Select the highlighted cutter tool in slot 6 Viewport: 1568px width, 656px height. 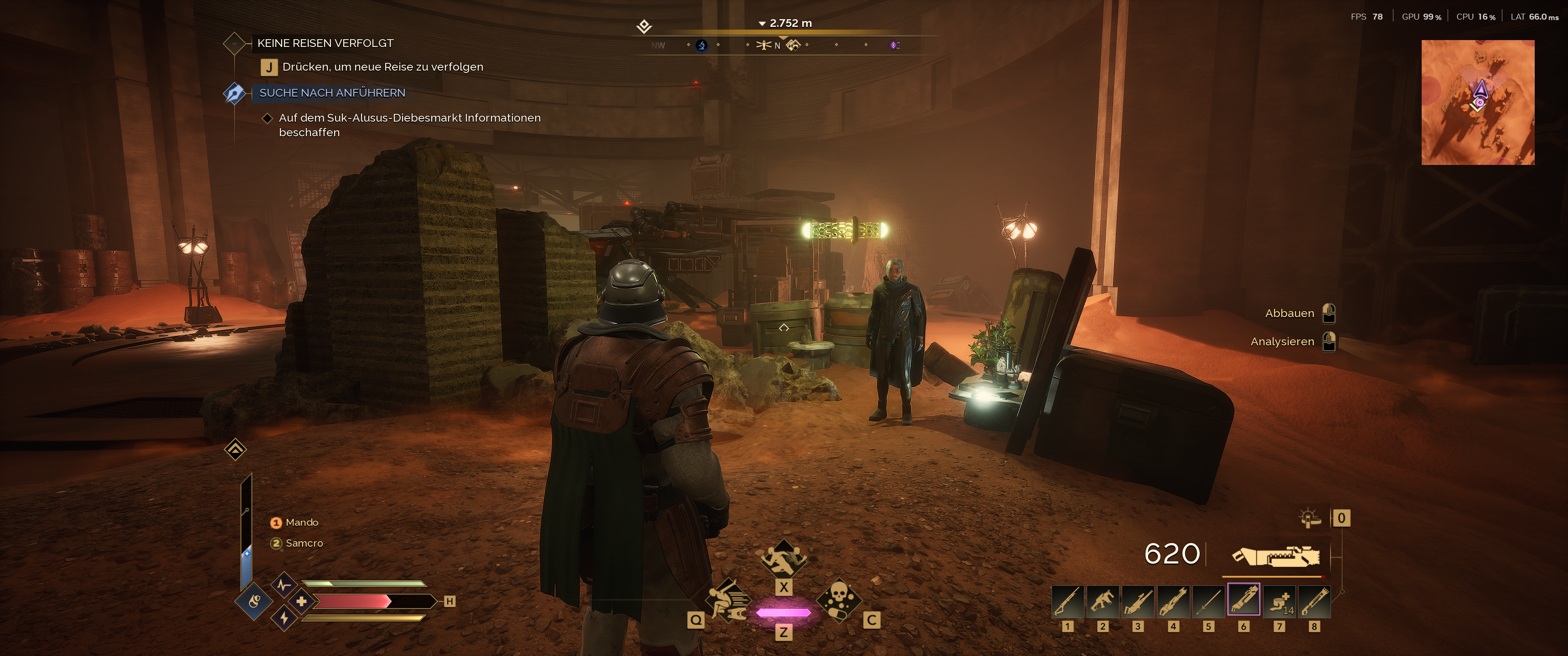coord(1243,601)
